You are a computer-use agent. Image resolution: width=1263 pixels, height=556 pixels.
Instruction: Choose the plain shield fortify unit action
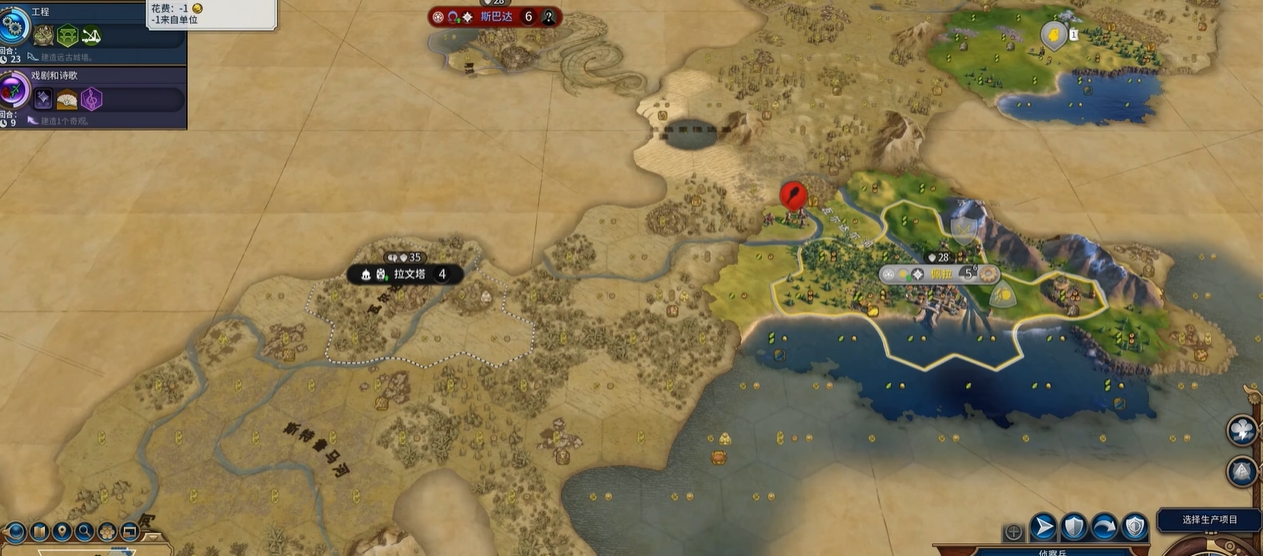[x=1074, y=527]
